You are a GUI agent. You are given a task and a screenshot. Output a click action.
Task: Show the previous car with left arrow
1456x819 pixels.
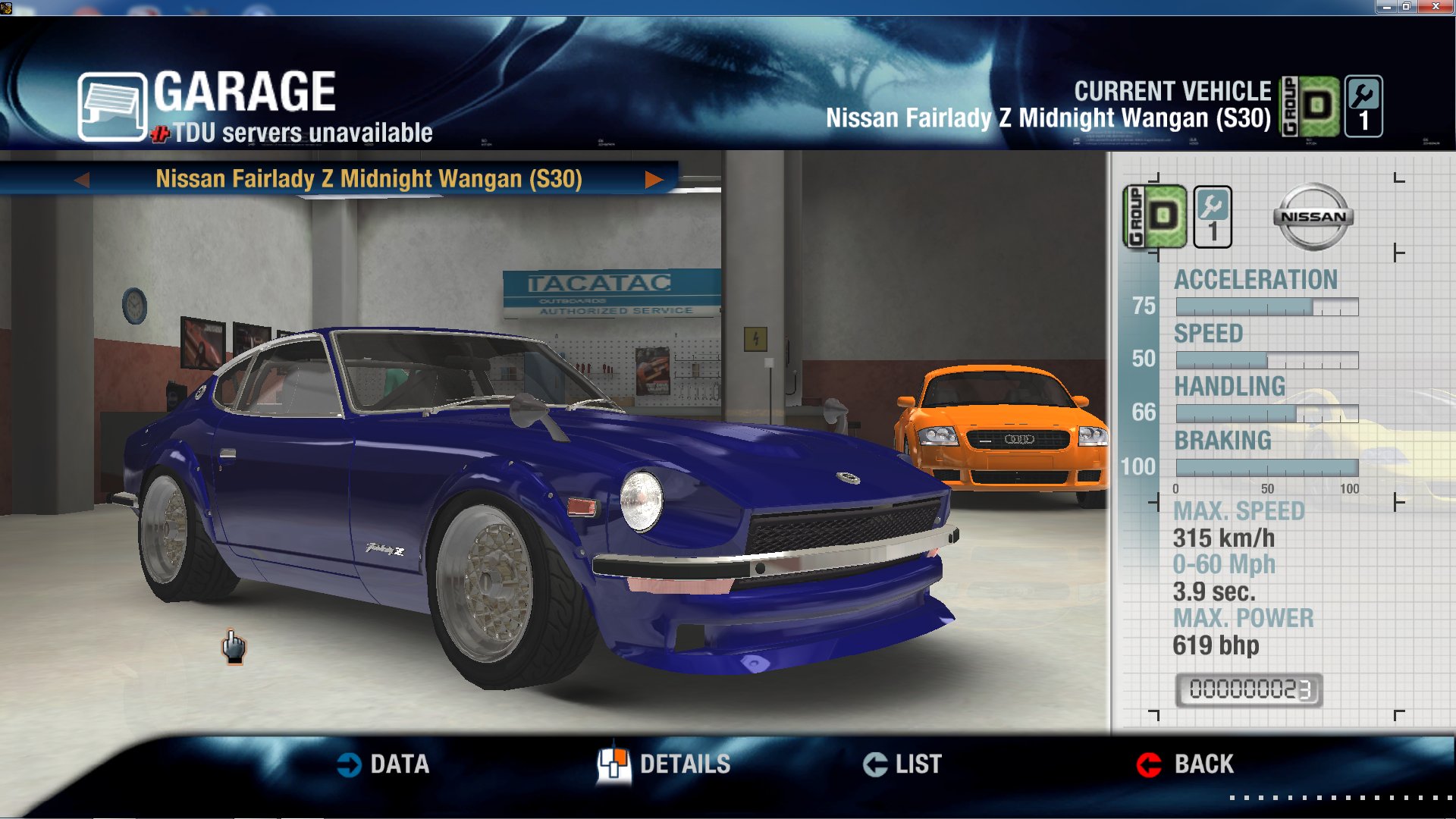(83, 180)
